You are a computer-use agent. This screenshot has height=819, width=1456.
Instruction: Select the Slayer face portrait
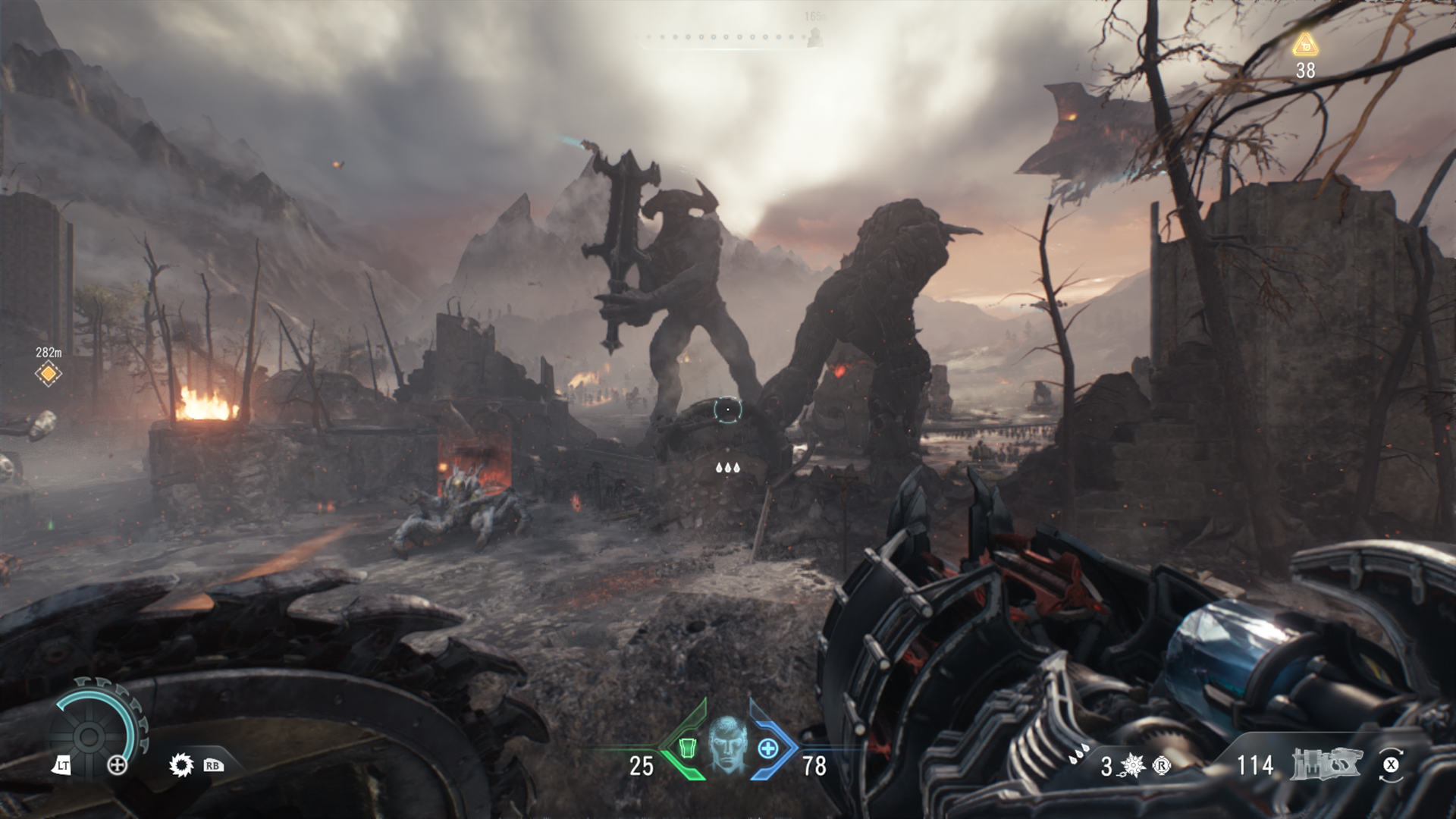[x=727, y=745]
